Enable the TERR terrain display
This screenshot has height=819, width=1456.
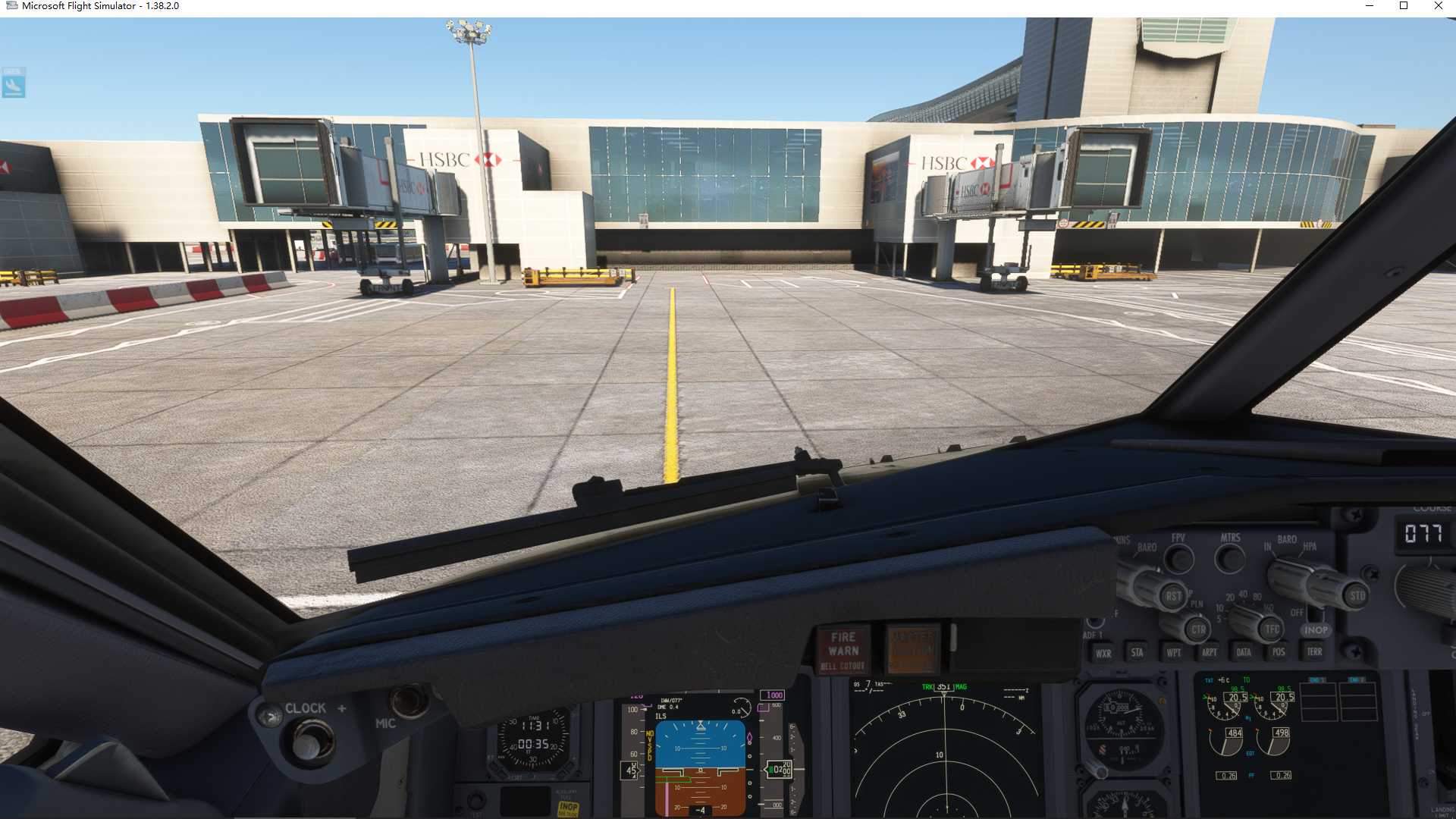click(x=1314, y=651)
